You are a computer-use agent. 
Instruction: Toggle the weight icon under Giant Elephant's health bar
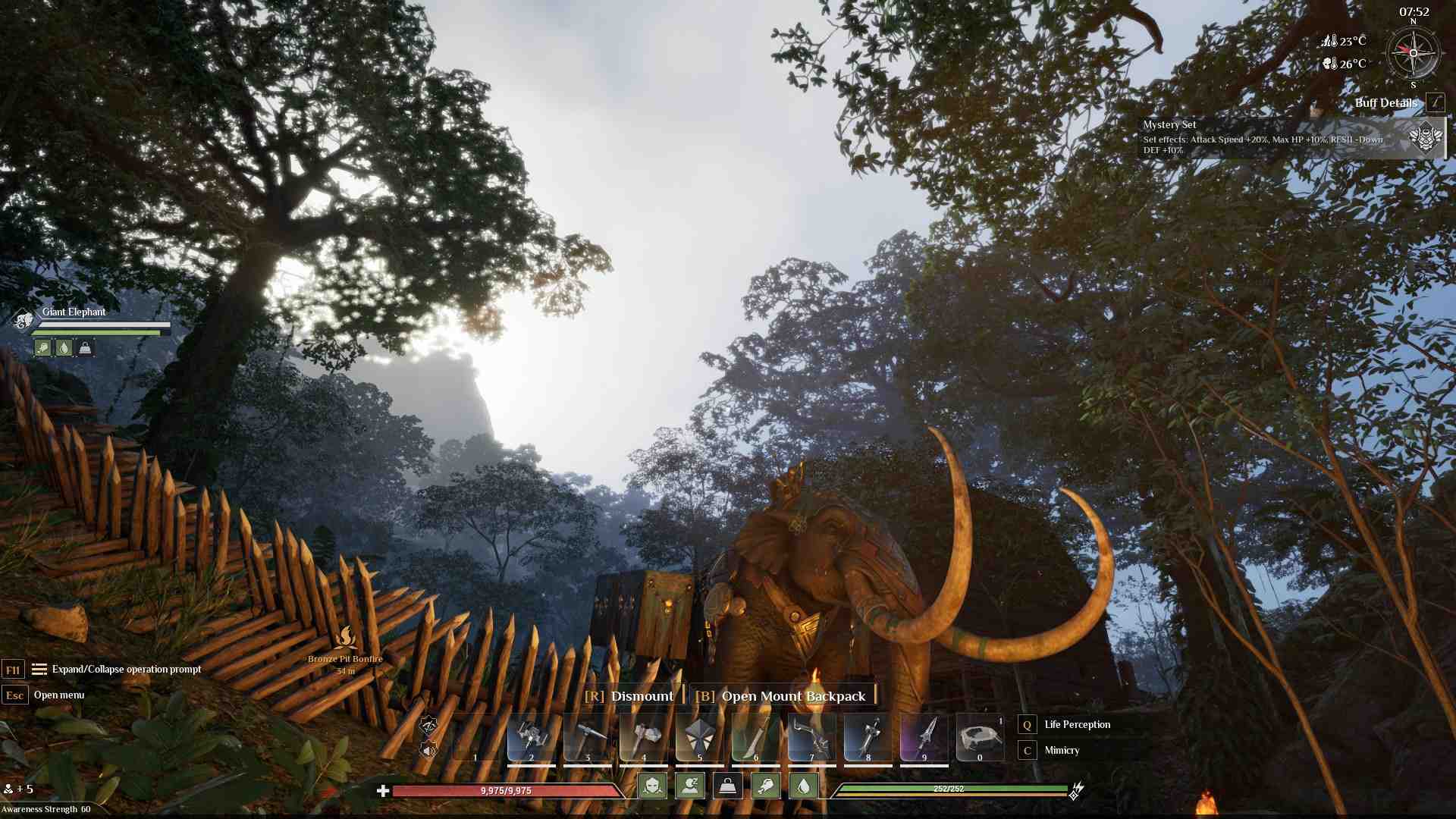tap(85, 348)
